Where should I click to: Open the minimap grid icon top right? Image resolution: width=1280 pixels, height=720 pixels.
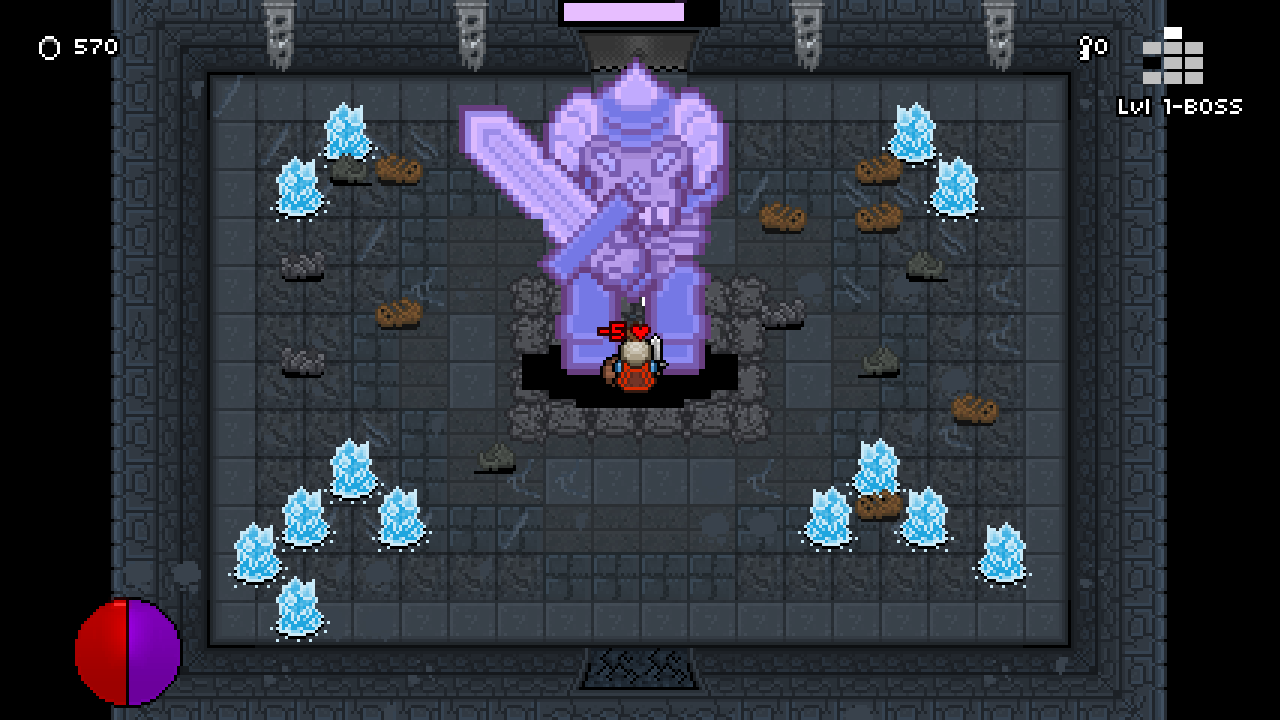tap(1171, 60)
